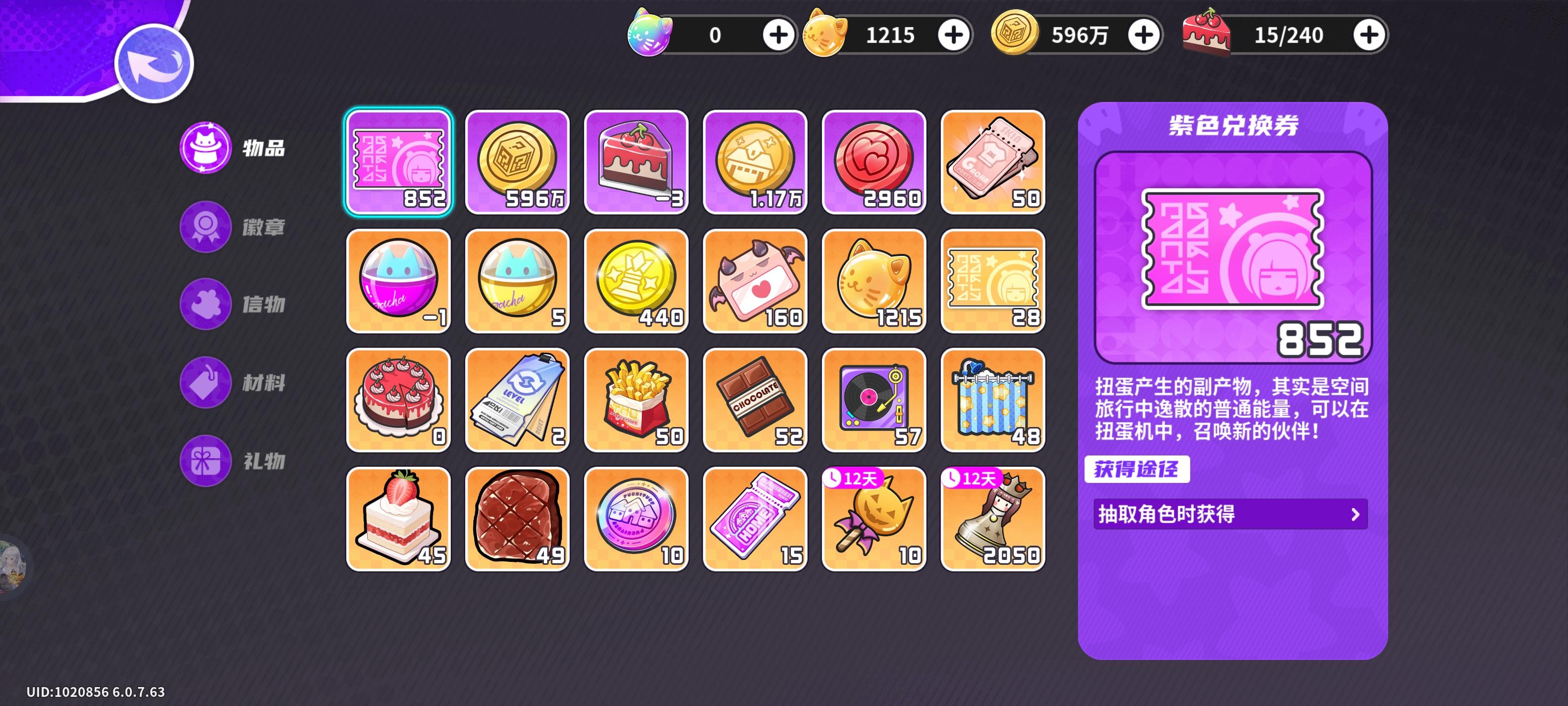Select the star curtain item showing 48

click(992, 399)
